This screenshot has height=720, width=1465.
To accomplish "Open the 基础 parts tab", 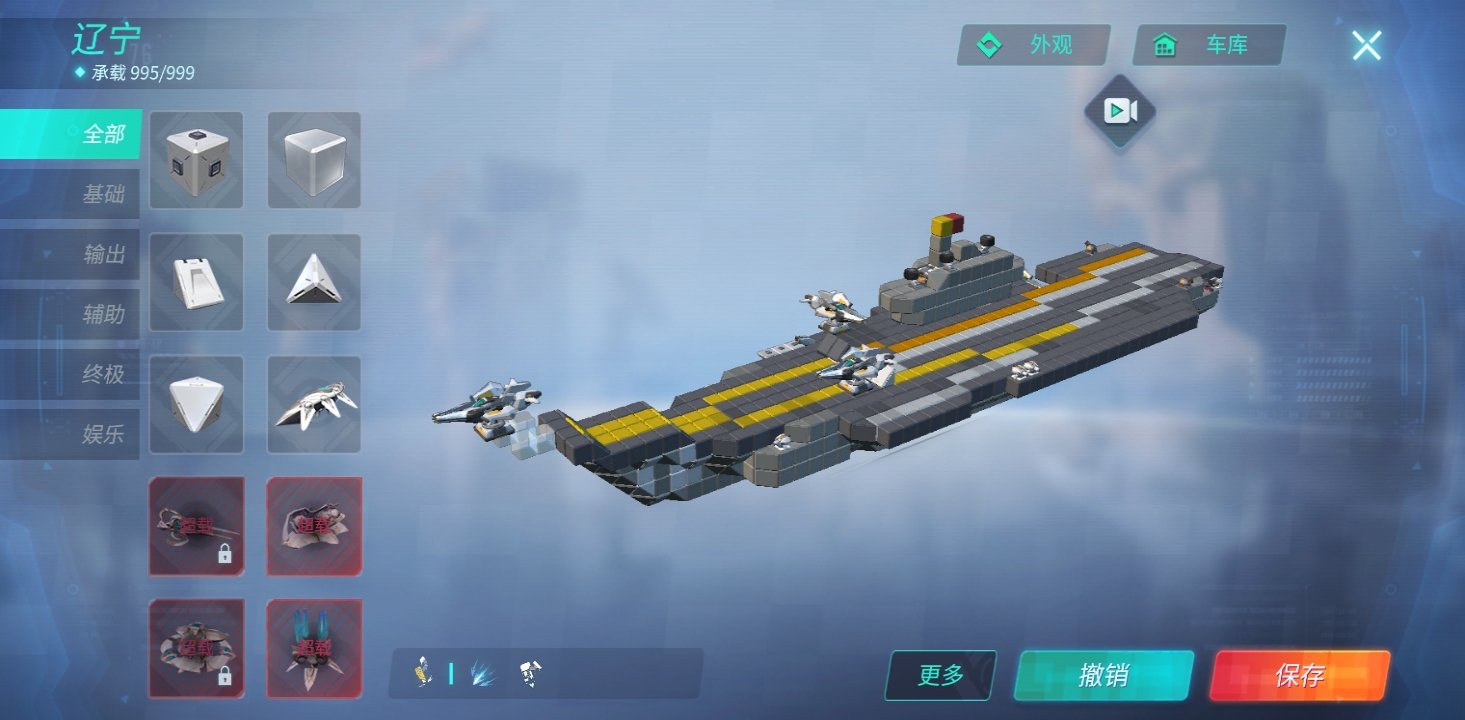I will tap(72, 194).
